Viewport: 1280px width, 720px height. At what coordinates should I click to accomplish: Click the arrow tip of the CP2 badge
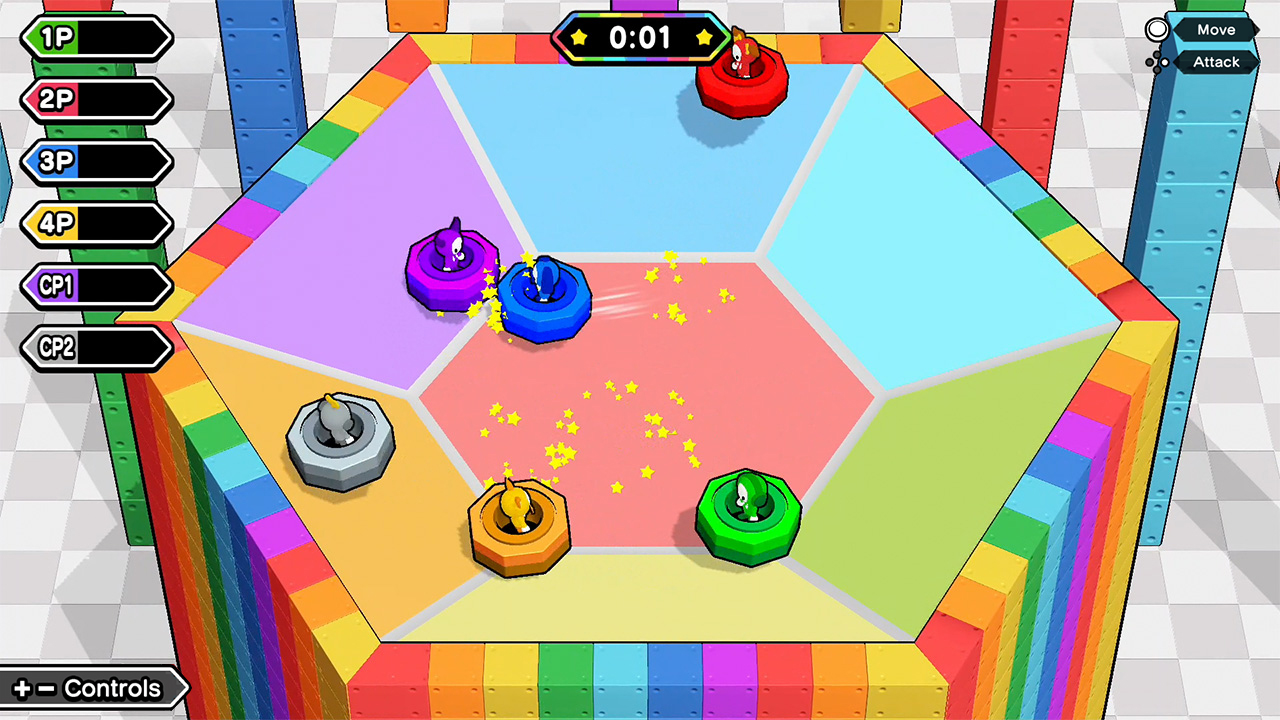coord(172,348)
